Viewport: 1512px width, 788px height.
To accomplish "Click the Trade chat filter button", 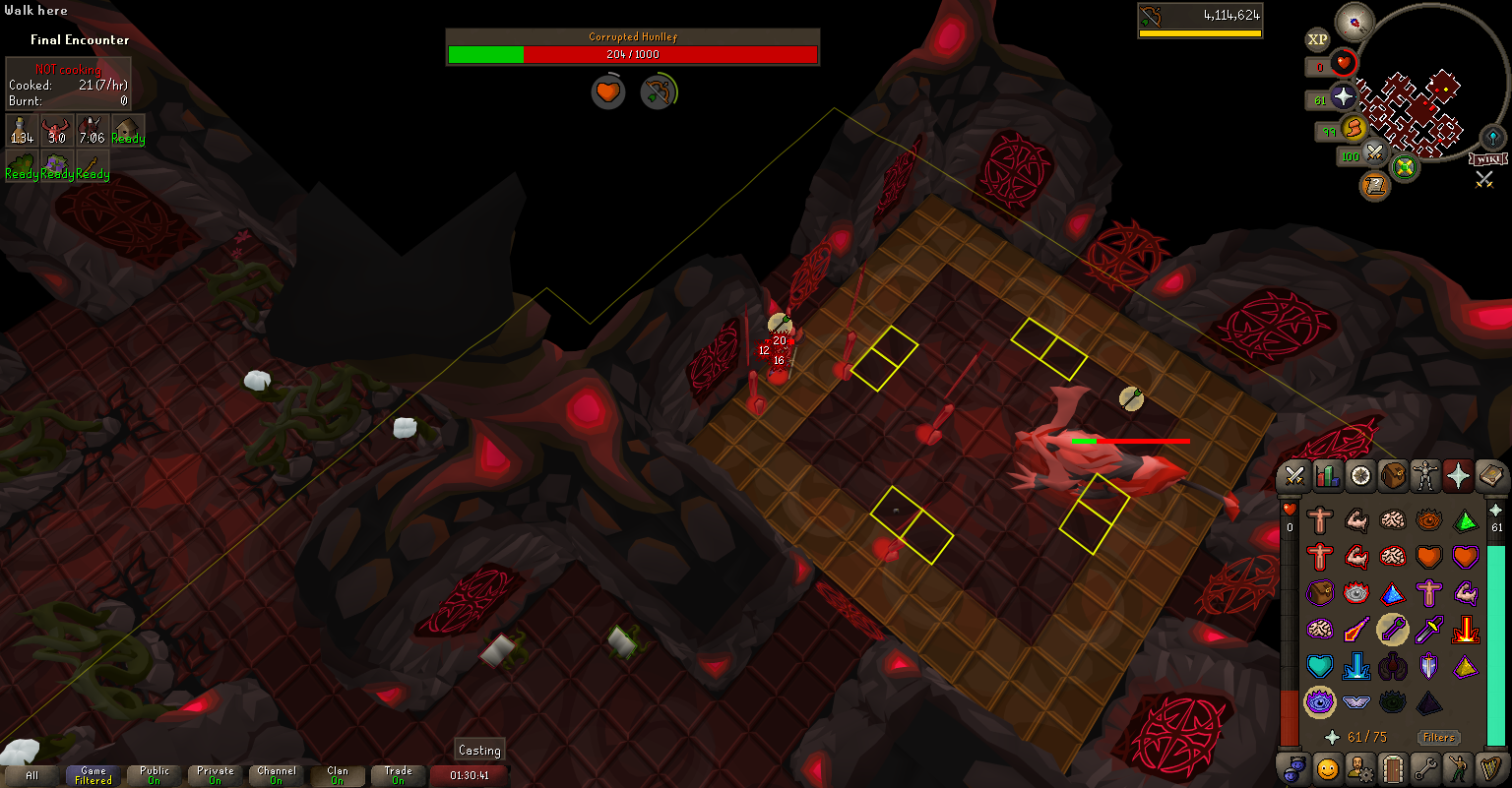I will [399, 775].
